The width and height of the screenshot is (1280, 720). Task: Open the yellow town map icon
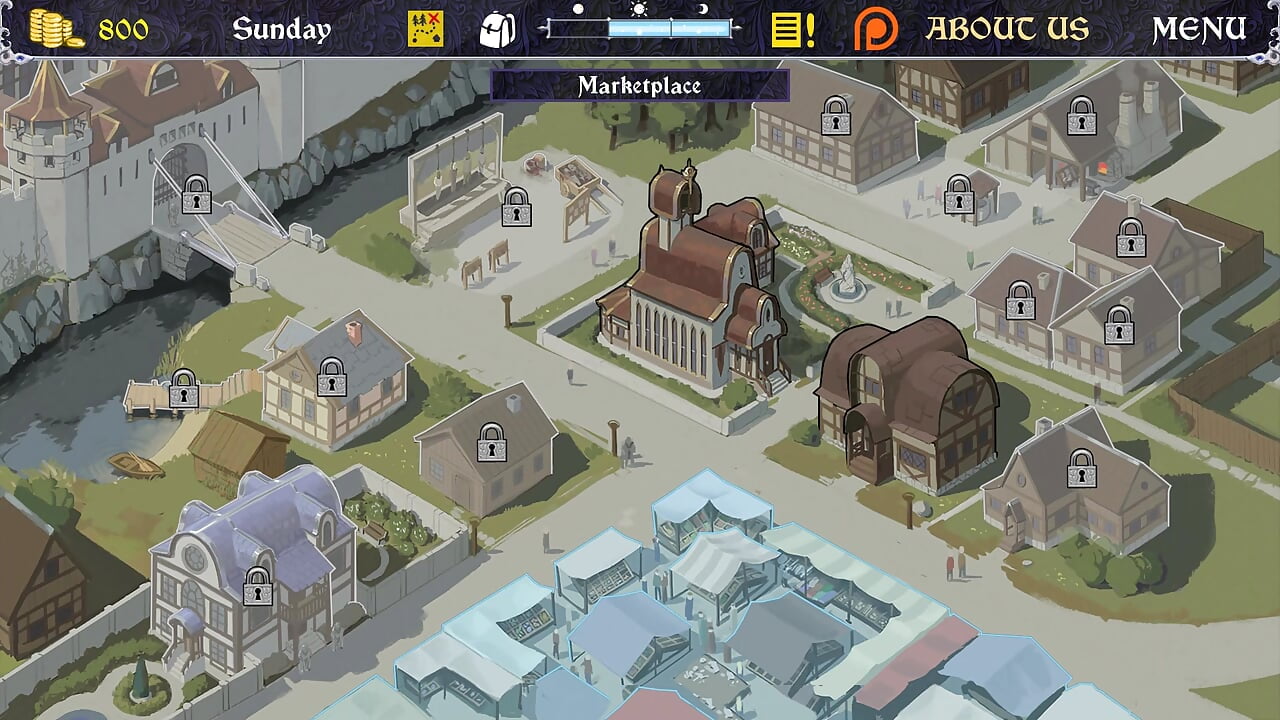[425, 30]
